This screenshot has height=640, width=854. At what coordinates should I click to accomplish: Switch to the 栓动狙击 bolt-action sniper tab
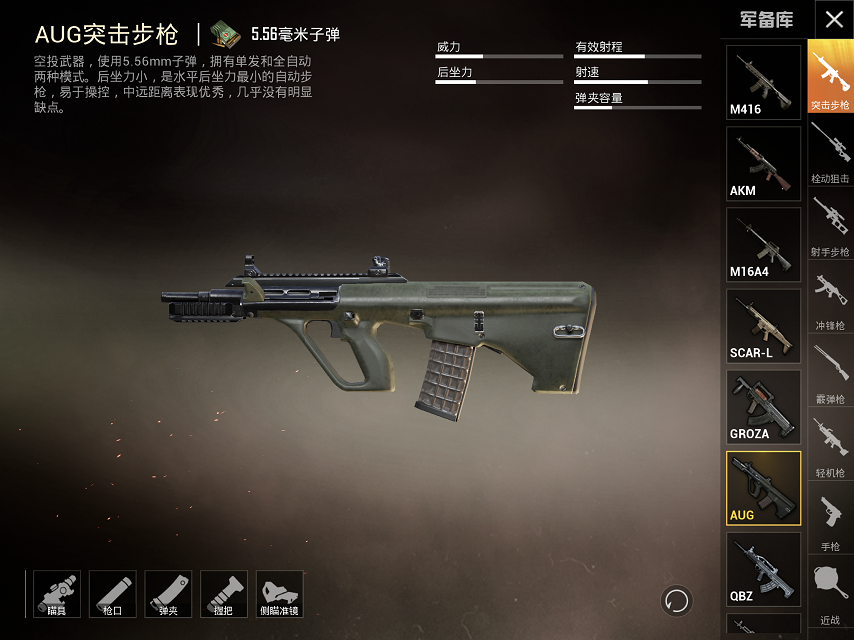pyautogui.click(x=830, y=152)
